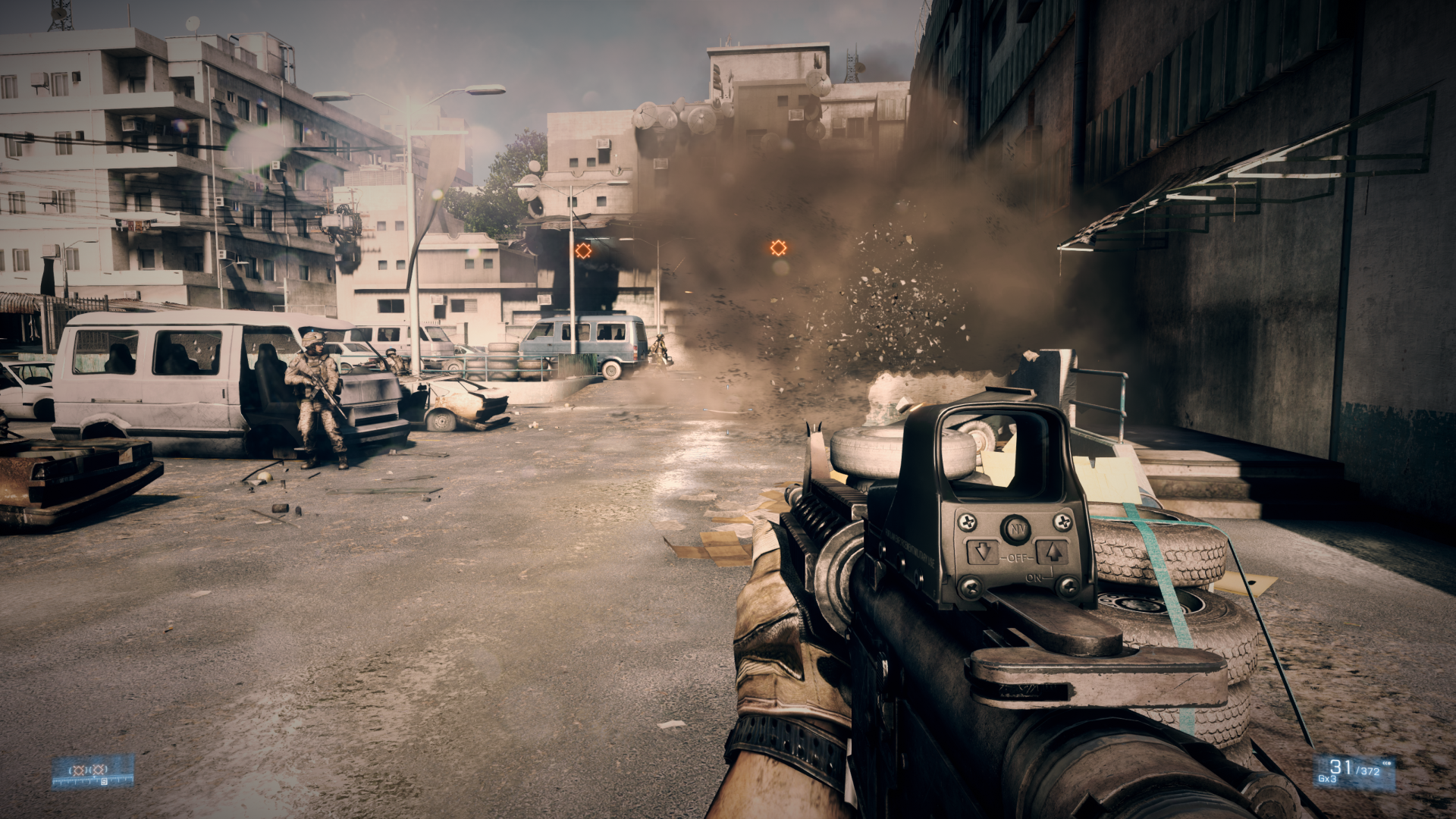Click the compass ruler strip at bottom left

point(83,780)
